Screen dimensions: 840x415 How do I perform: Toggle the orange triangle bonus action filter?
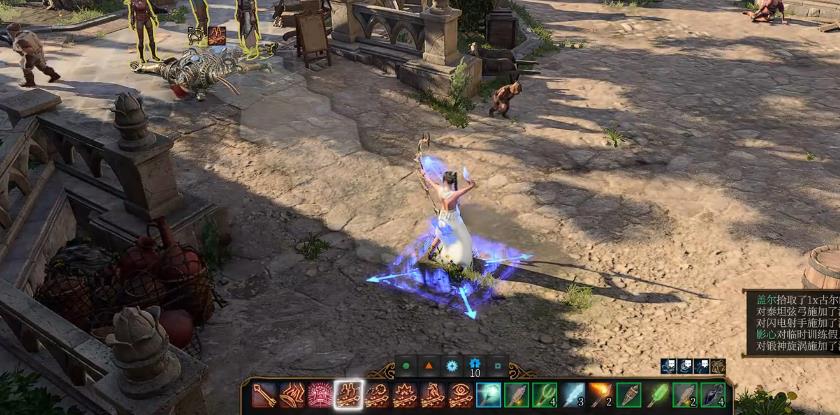coord(429,367)
